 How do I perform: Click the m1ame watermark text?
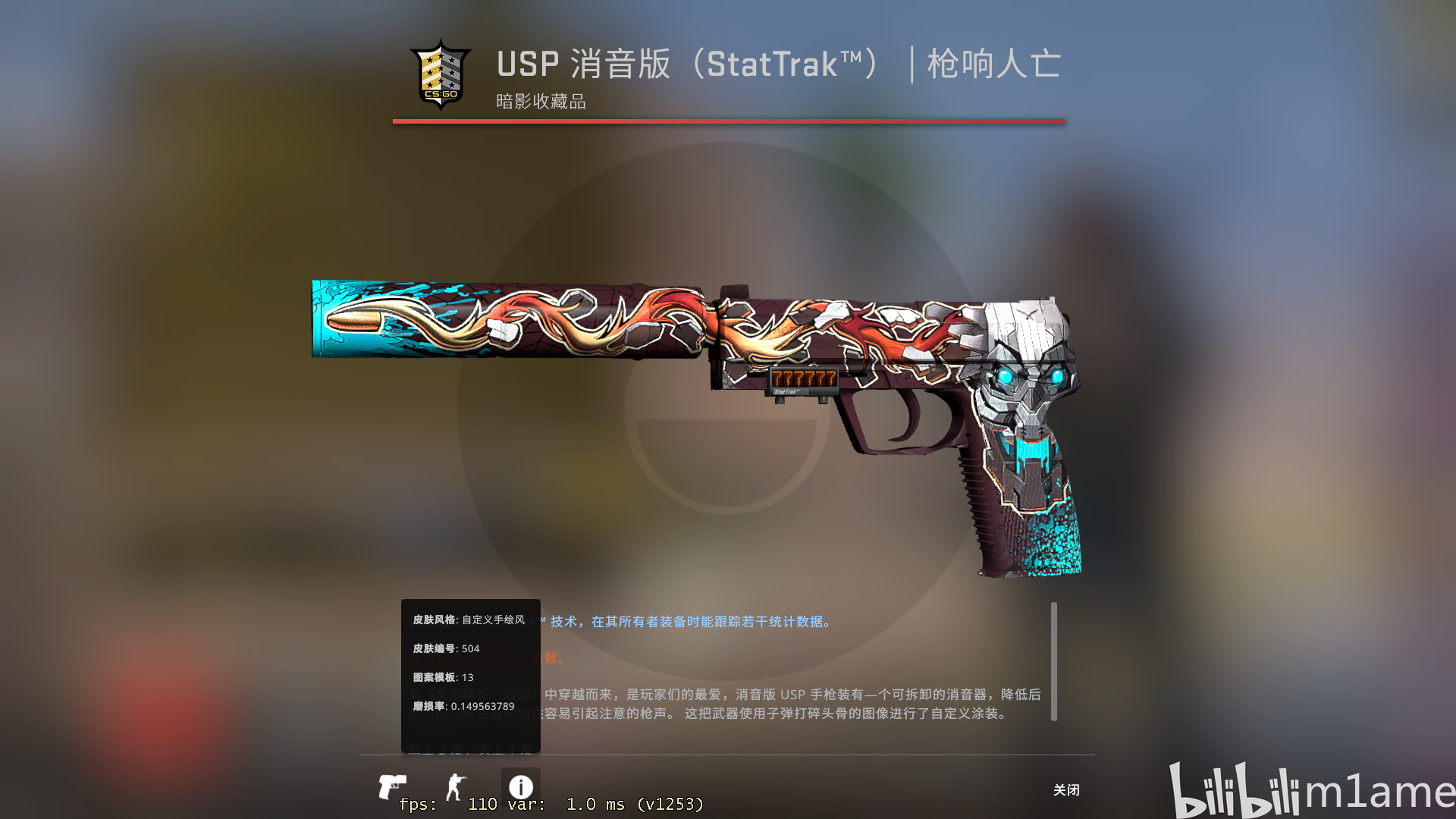1388,792
